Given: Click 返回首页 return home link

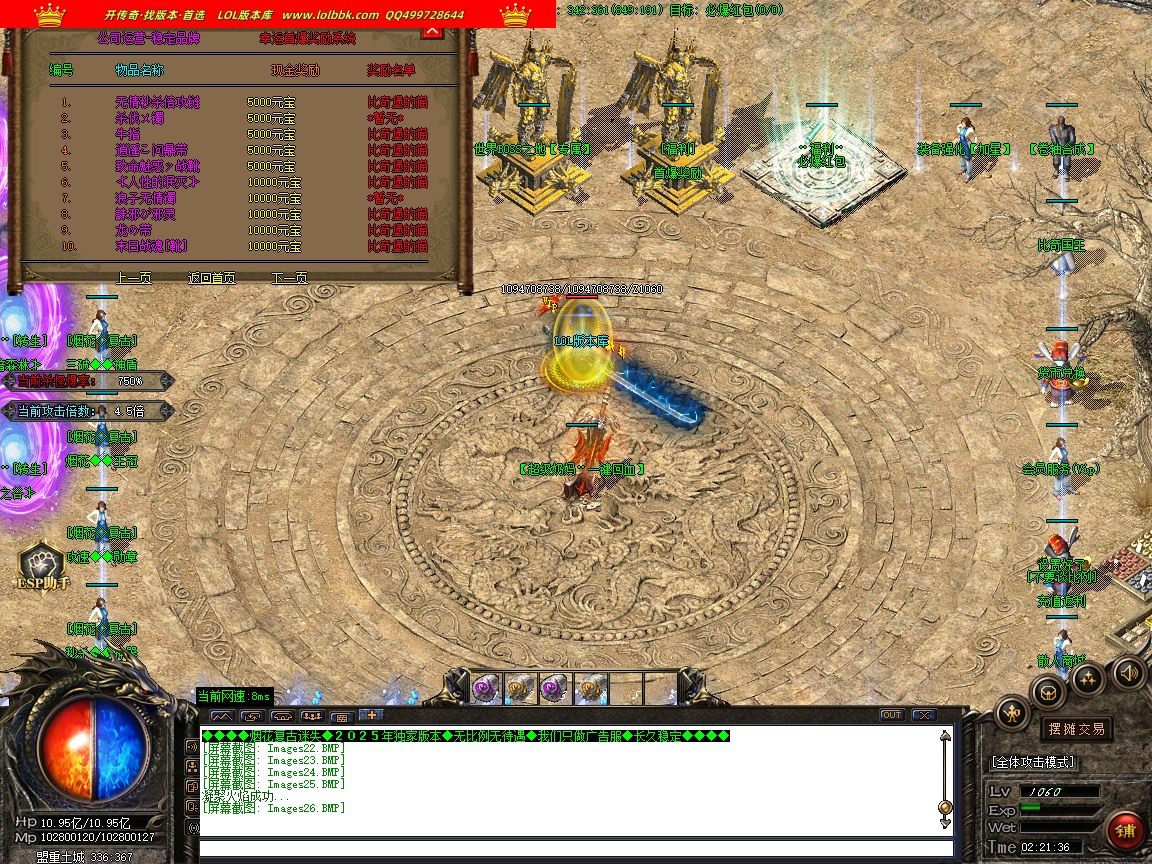Looking at the screenshot, I should [211, 278].
